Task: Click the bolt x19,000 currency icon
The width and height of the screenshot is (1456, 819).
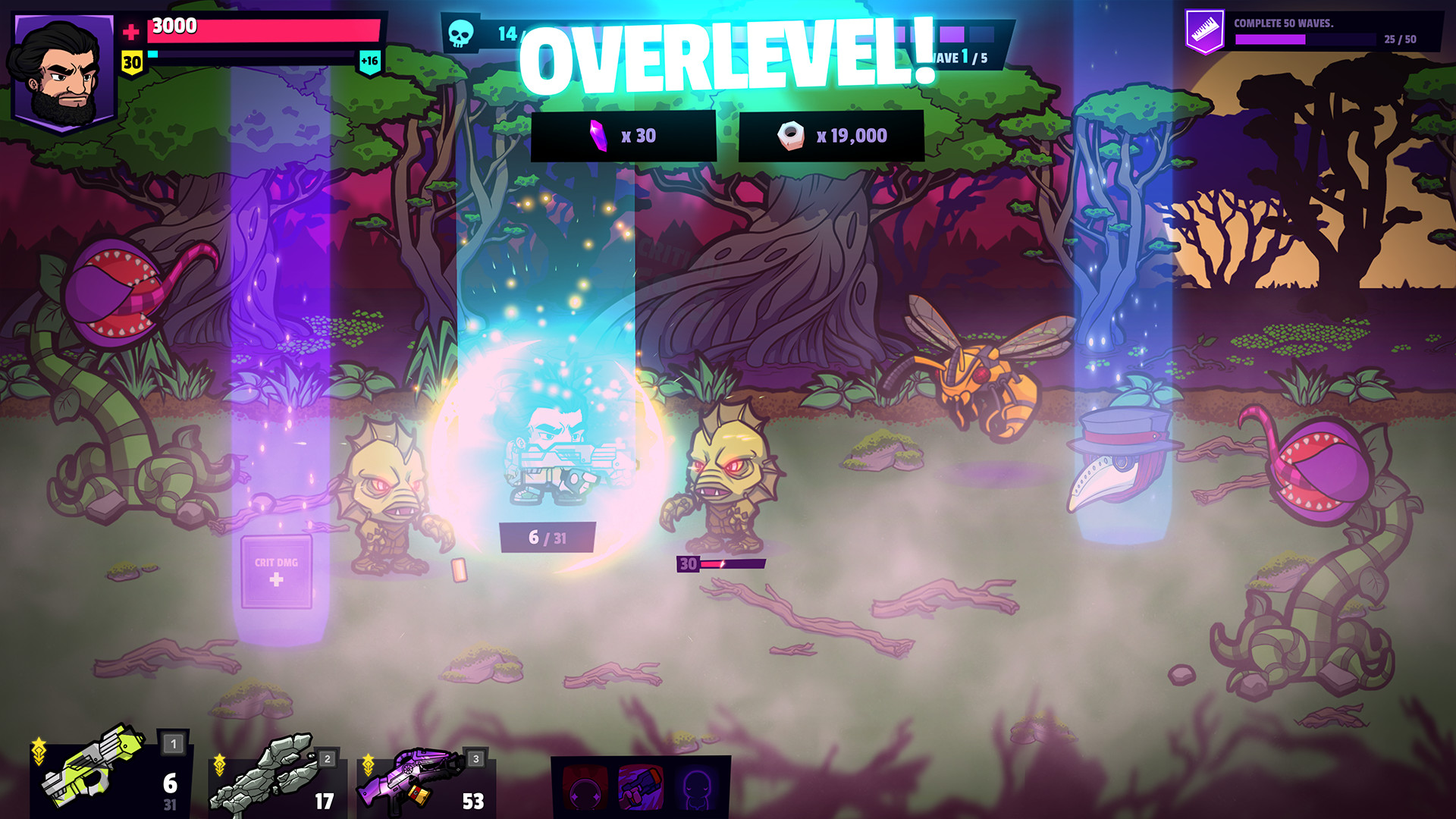Action: (792, 135)
